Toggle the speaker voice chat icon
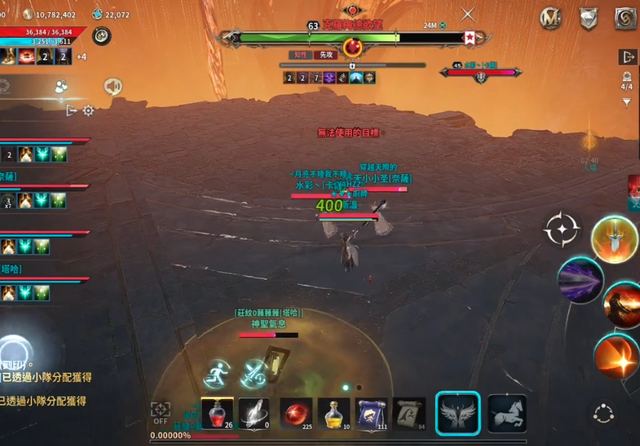This screenshot has height=446, width=640. (x=112, y=87)
